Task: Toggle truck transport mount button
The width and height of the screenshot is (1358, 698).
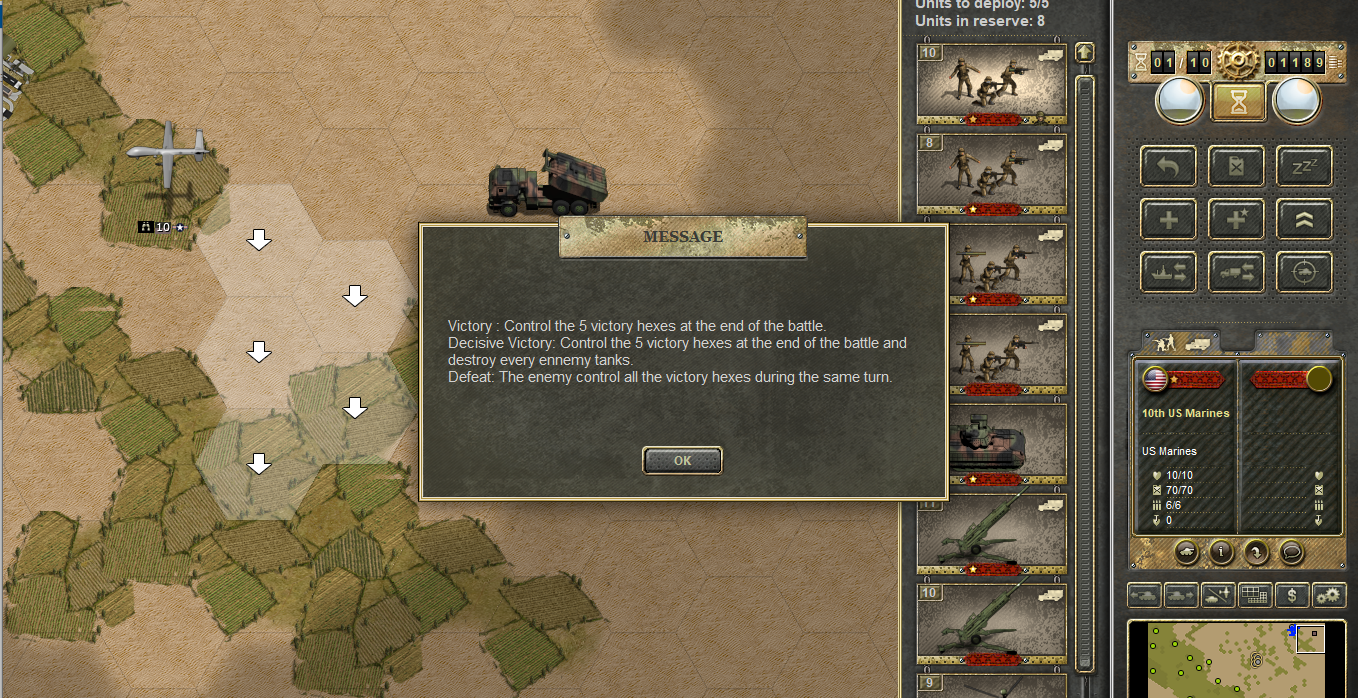Action: pyautogui.click(x=1236, y=272)
